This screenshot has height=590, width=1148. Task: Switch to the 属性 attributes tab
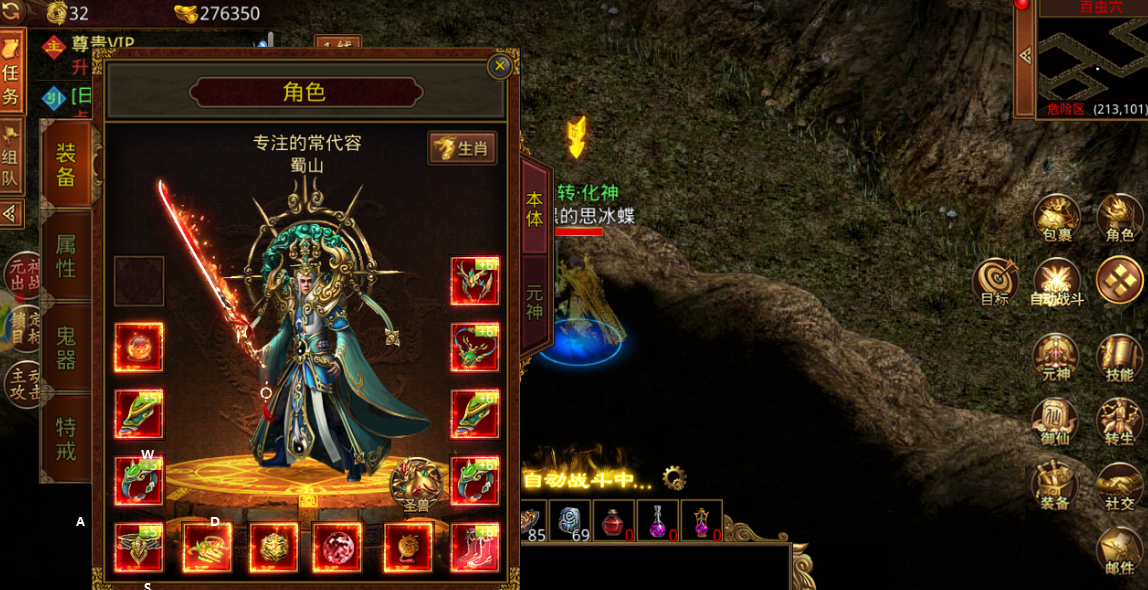[66, 256]
